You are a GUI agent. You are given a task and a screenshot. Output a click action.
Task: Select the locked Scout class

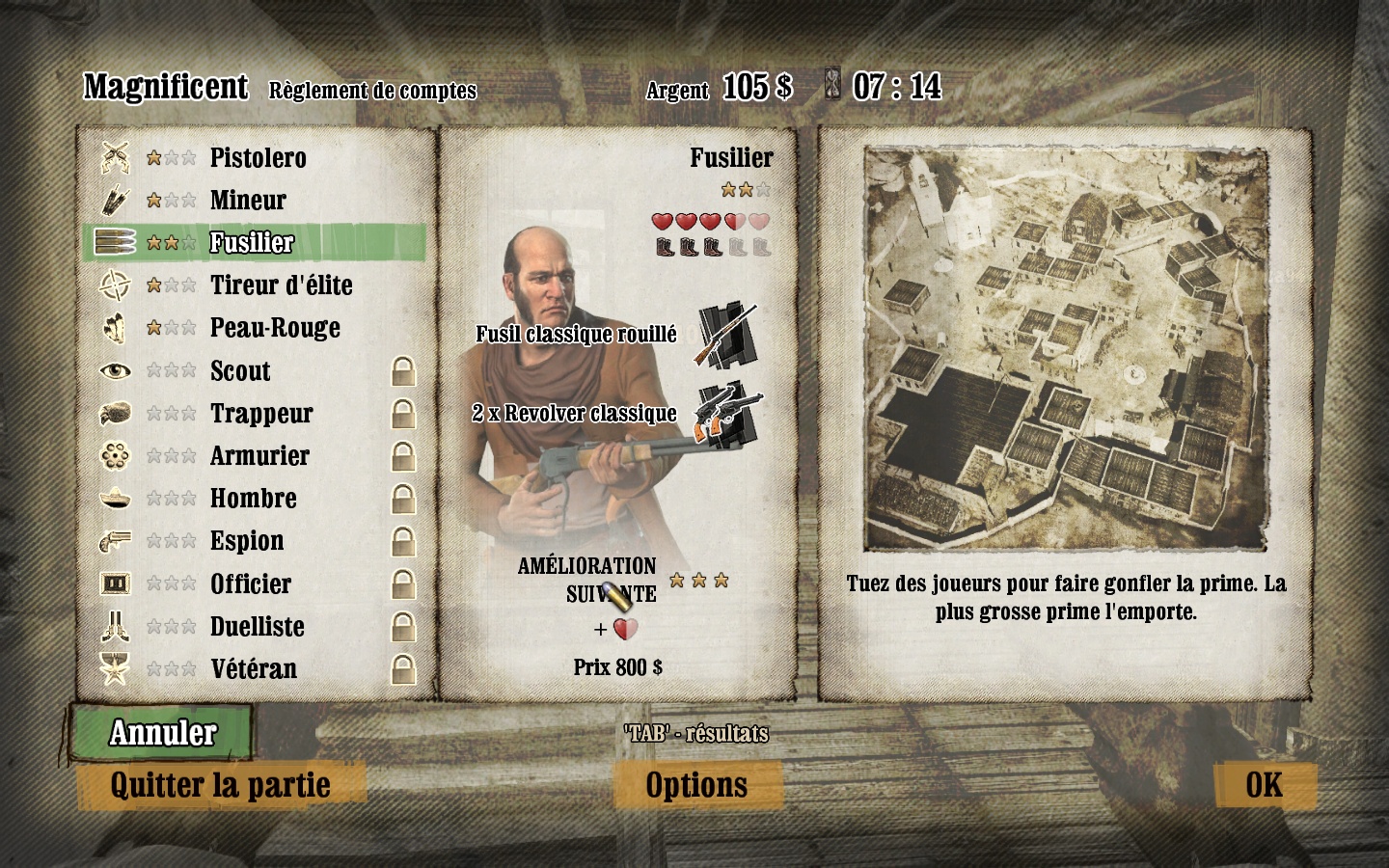click(240, 371)
